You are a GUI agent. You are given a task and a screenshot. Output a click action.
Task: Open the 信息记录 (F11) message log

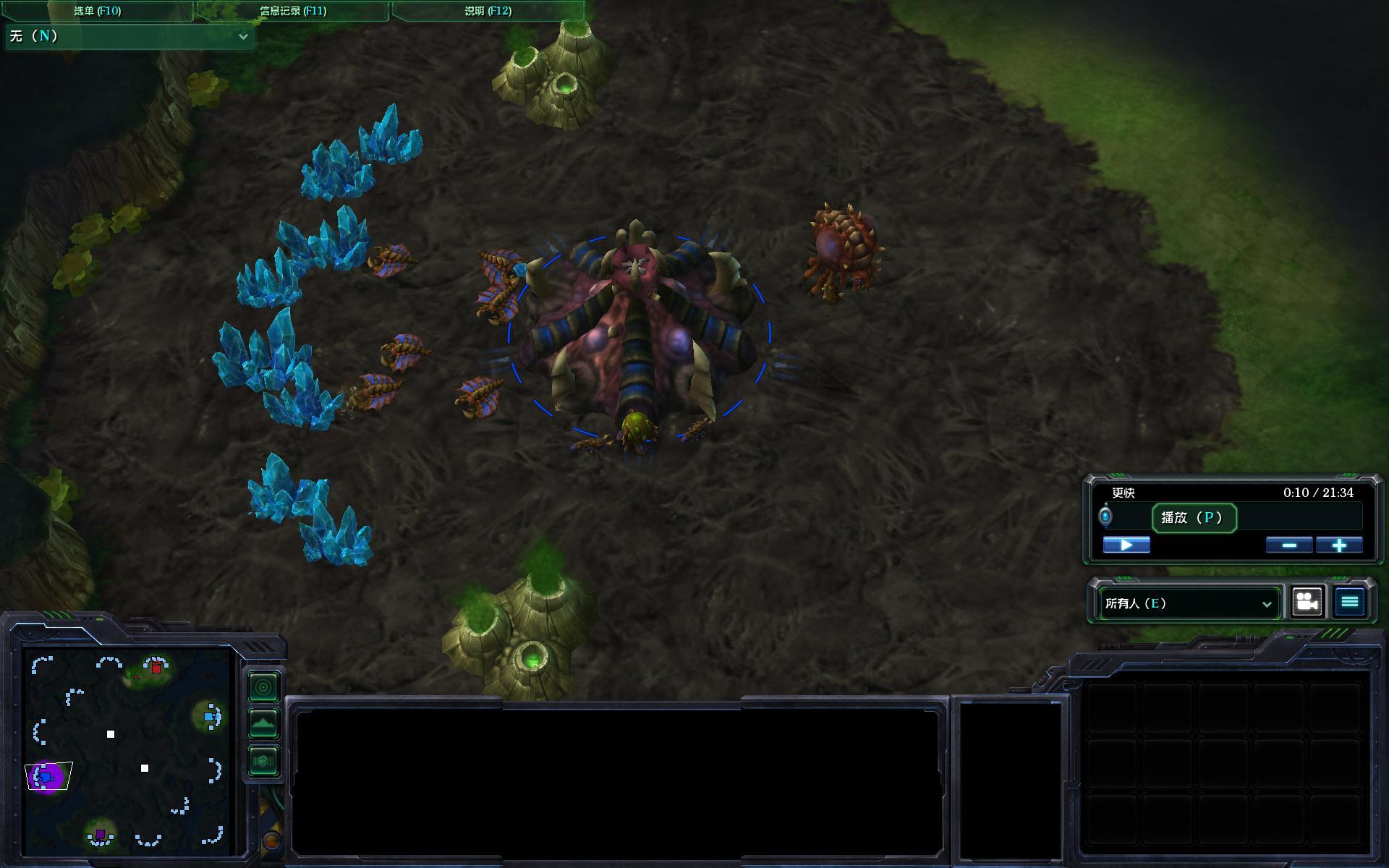point(293,11)
